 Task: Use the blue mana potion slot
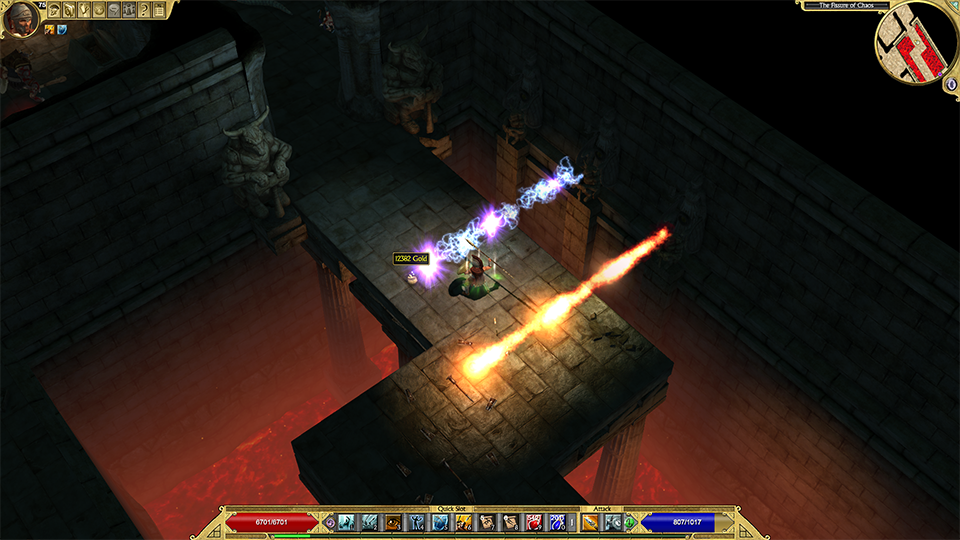558,521
